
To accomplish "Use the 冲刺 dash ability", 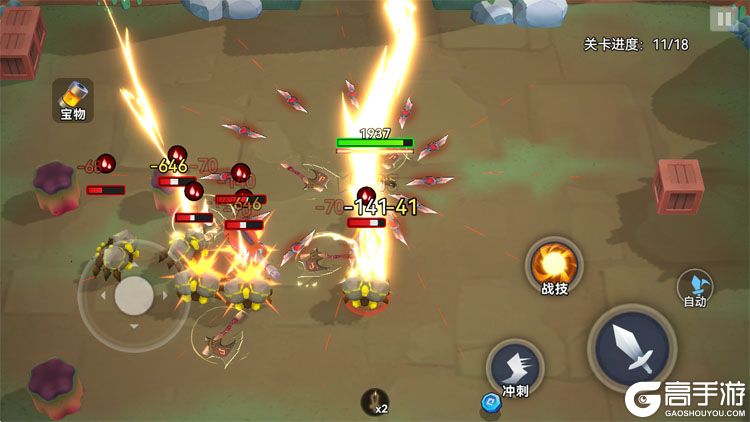I will (x=515, y=367).
